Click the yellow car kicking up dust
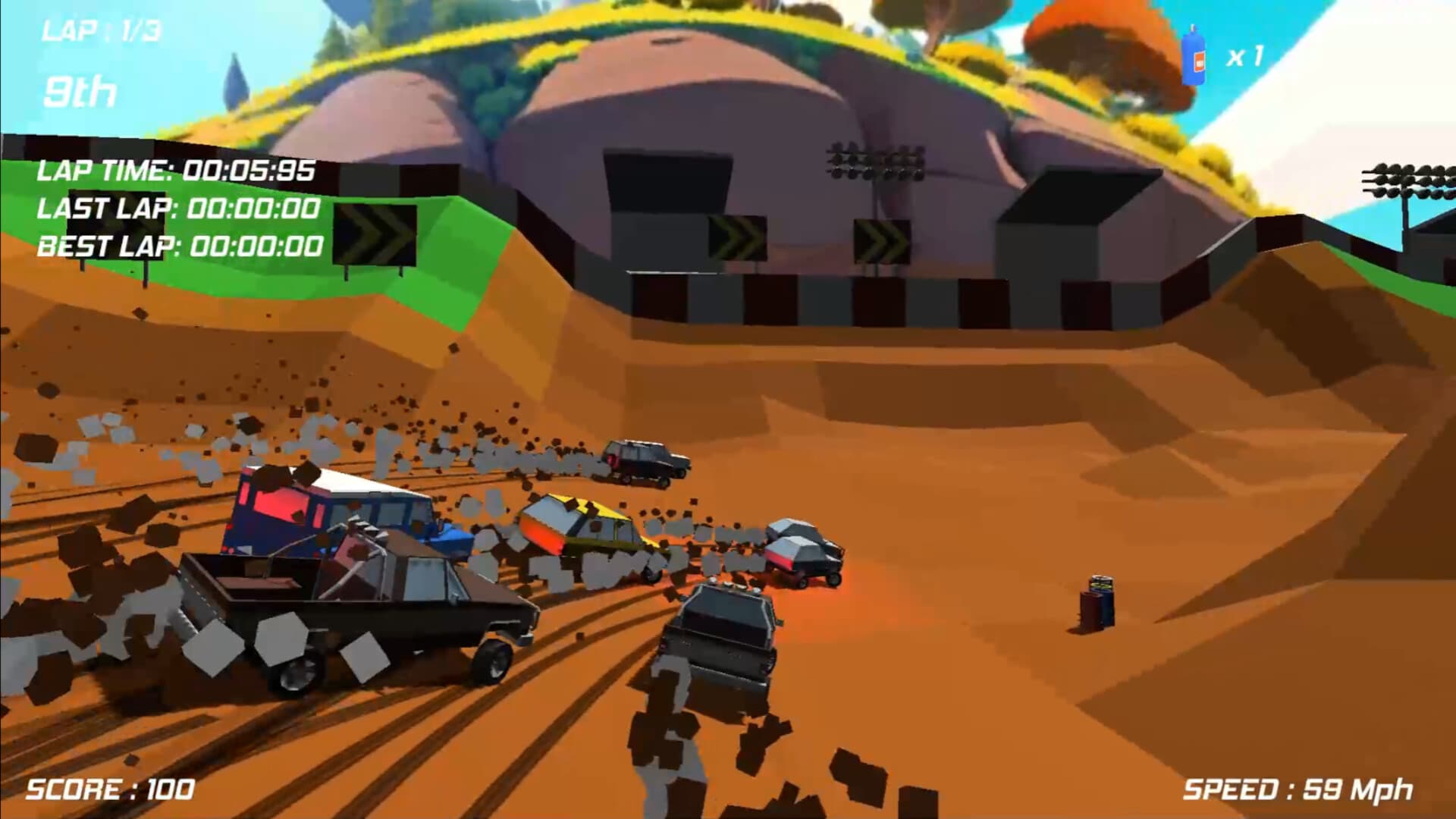Image resolution: width=1456 pixels, height=819 pixels. click(588, 531)
